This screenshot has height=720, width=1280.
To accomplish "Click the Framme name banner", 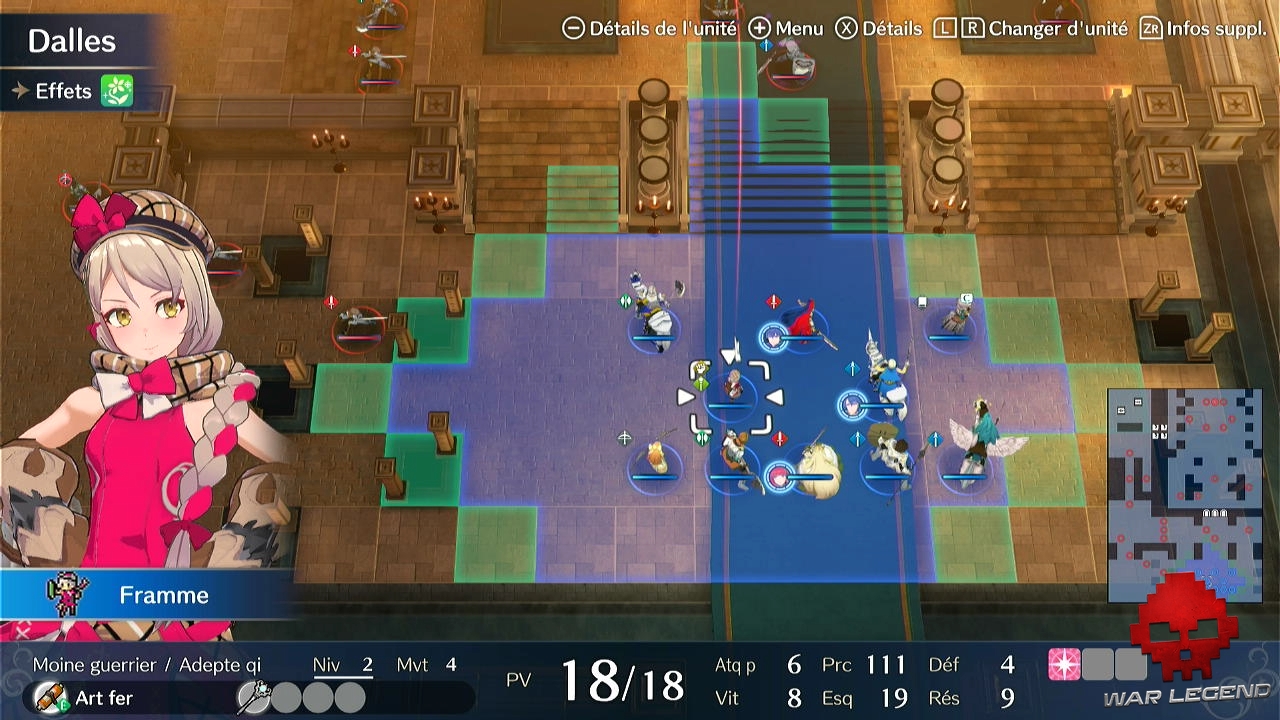I will [x=165, y=595].
